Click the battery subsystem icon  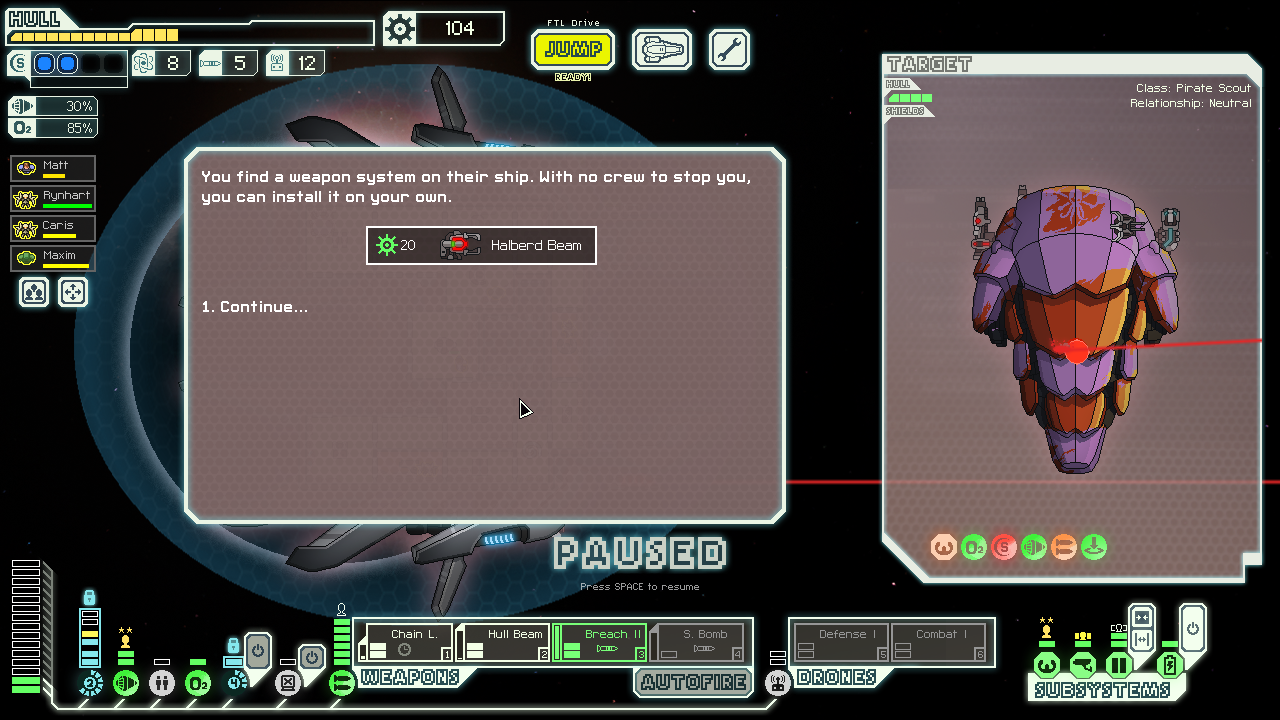click(x=1170, y=665)
